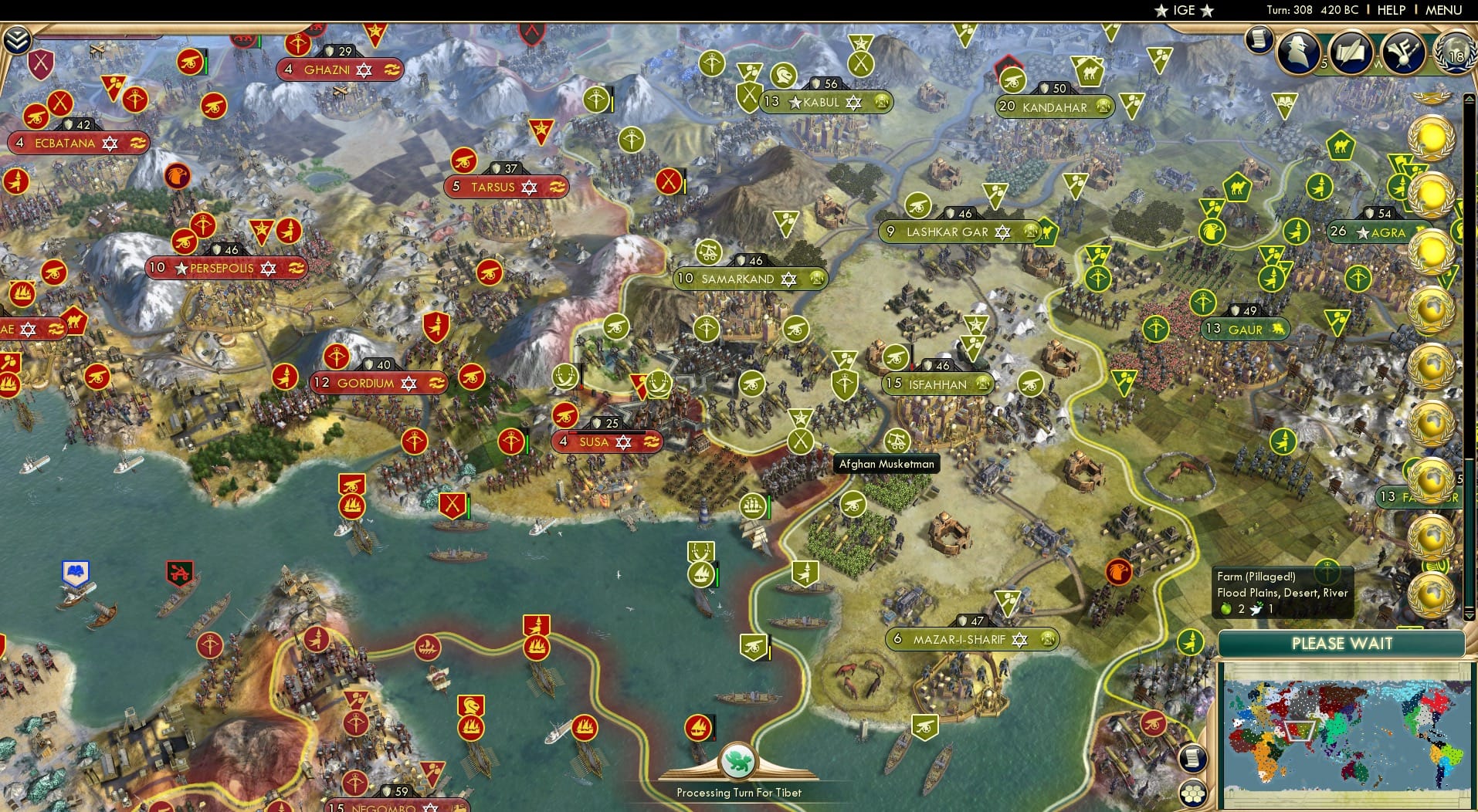Open the notification log scroll icon top right

[x=1259, y=39]
